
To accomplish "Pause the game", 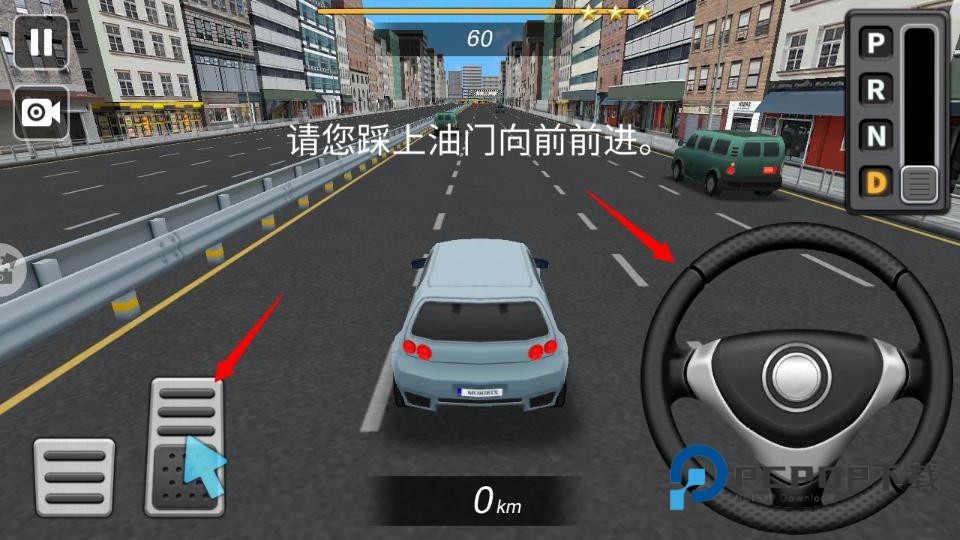I will [41, 42].
